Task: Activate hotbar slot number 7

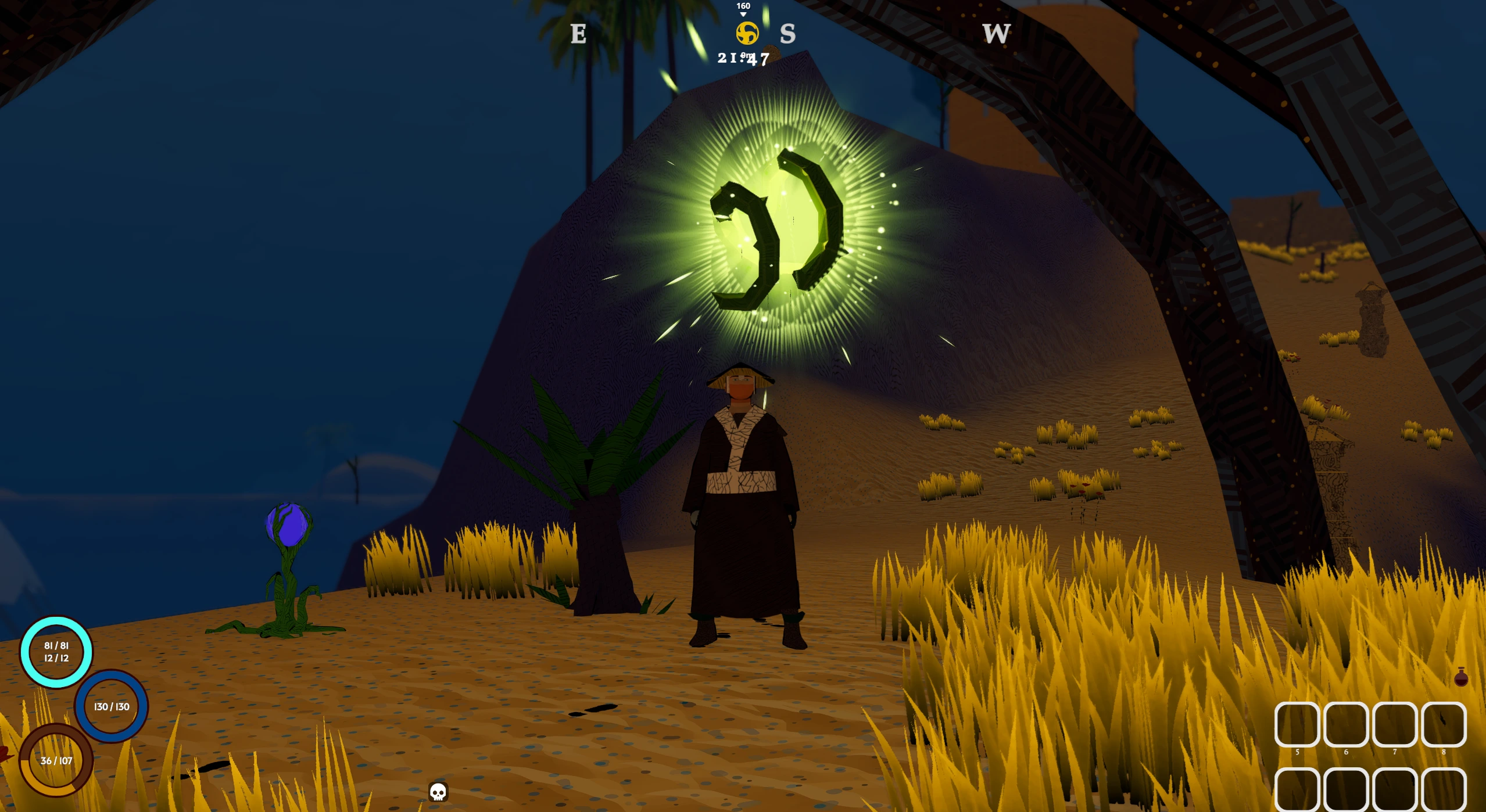Action: click(1394, 724)
